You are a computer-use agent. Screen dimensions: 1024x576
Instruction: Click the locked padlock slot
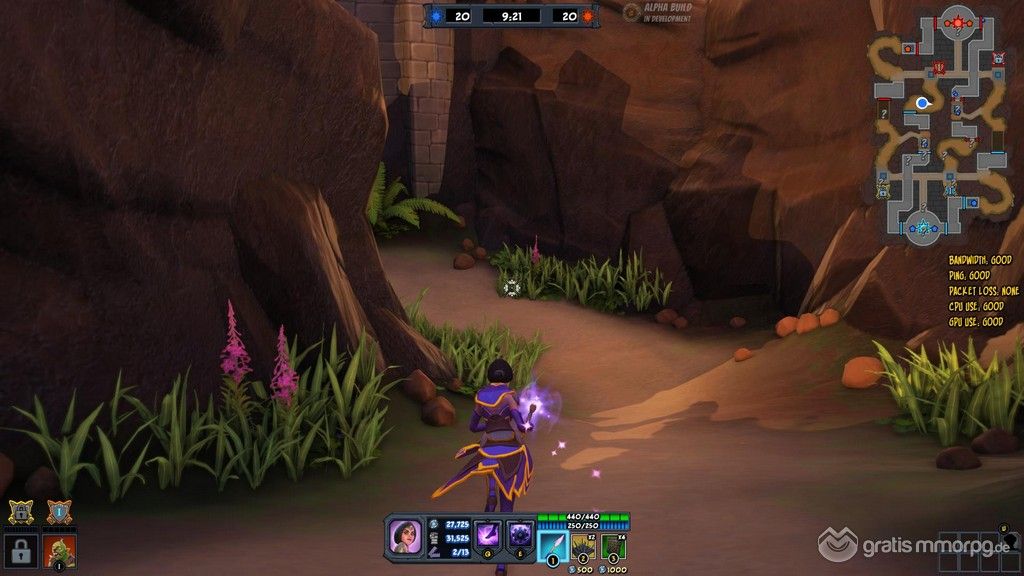point(20,549)
